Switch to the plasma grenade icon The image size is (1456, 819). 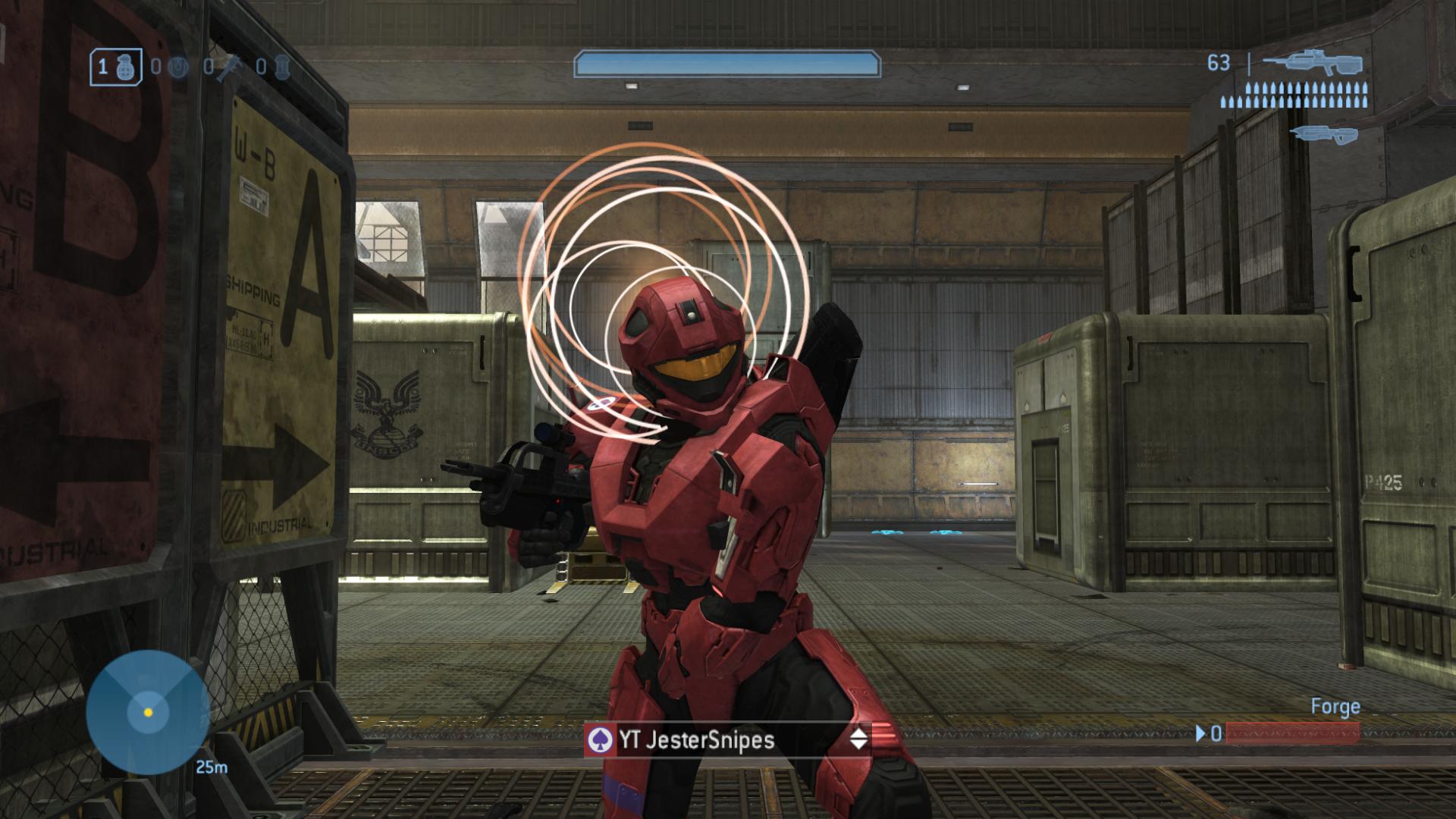click(177, 67)
